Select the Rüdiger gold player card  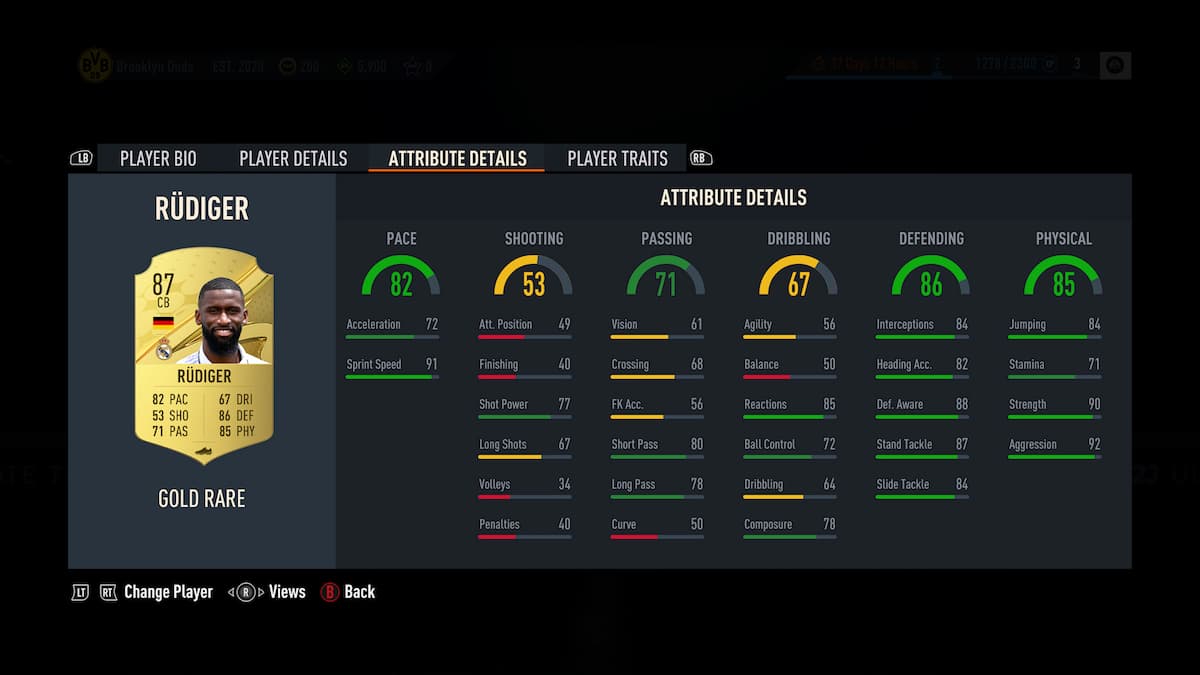click(203, 355)
